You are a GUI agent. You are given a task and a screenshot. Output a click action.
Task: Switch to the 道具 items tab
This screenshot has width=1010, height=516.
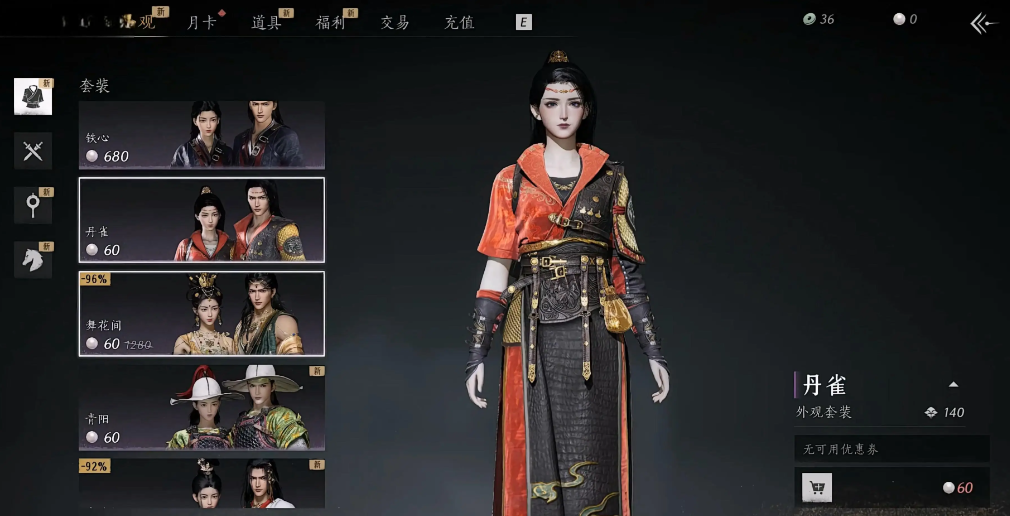click(x=266, y=22)
